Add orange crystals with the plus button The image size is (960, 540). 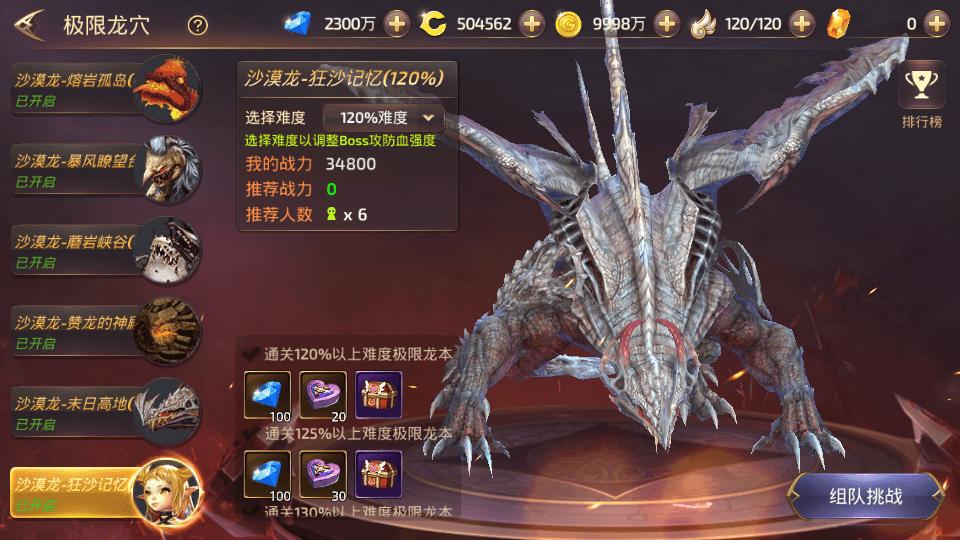pyautogui.click(x=935, y=24)
